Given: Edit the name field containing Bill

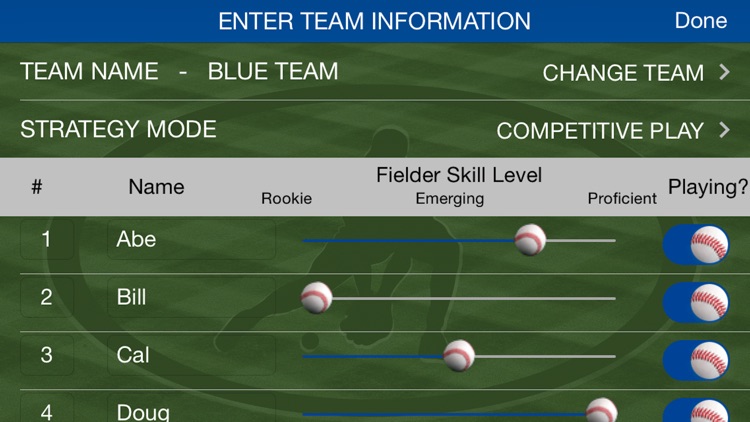Looking at the screenshot, I should pyautogui.click(x=191, y=298).
